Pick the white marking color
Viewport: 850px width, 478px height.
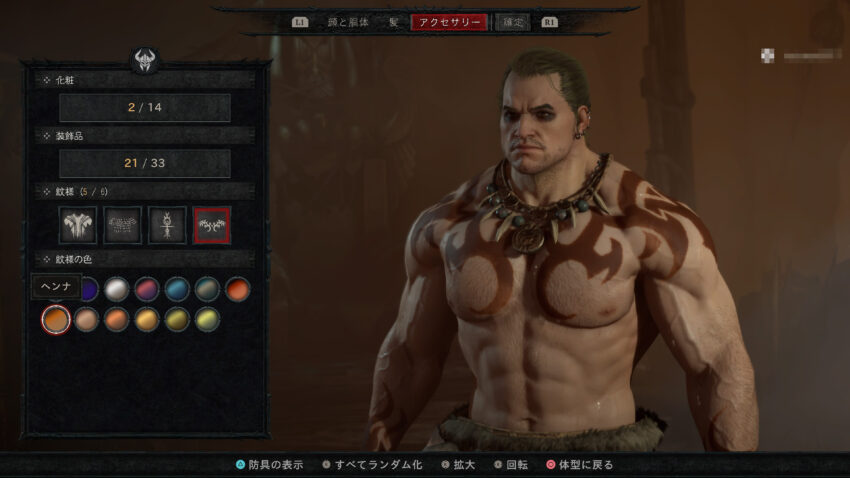(x=117, y=290)
